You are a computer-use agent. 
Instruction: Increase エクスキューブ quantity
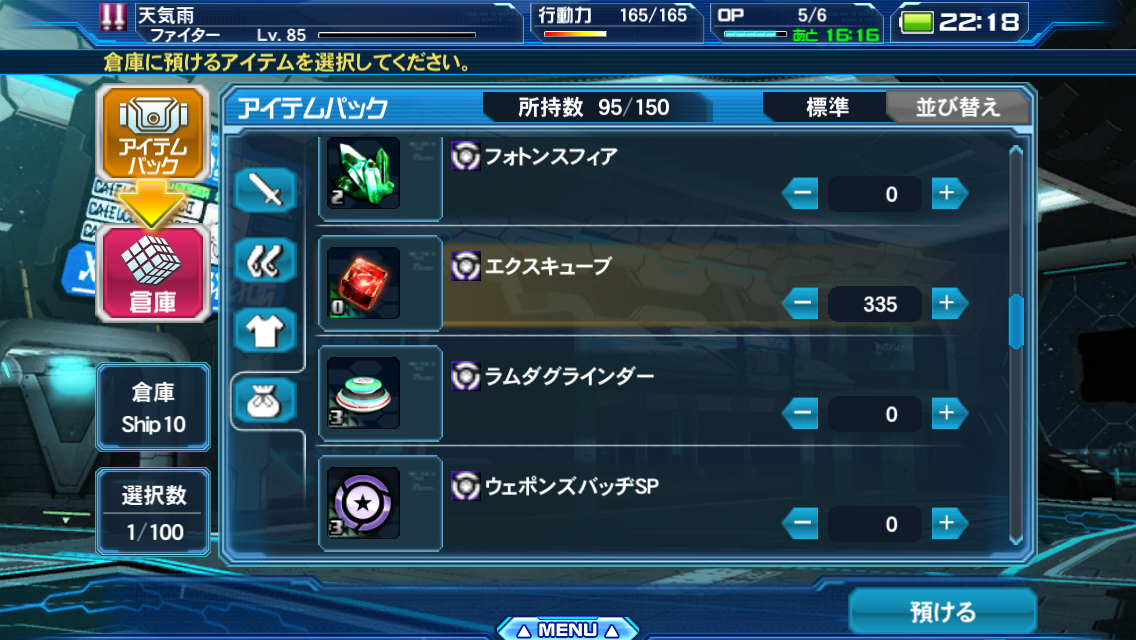949,303
